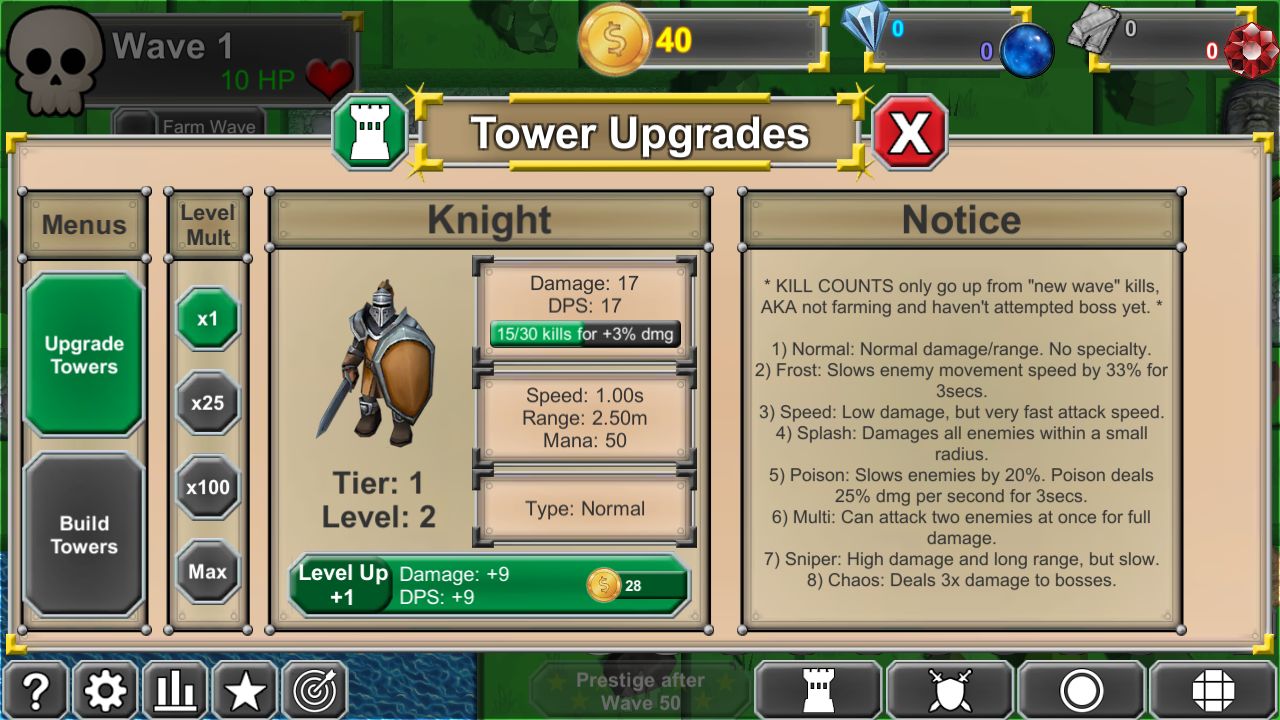Screen dimensions: 1280x720
Task: Select the Upgrade Towers menu
Action: [84, 355]
